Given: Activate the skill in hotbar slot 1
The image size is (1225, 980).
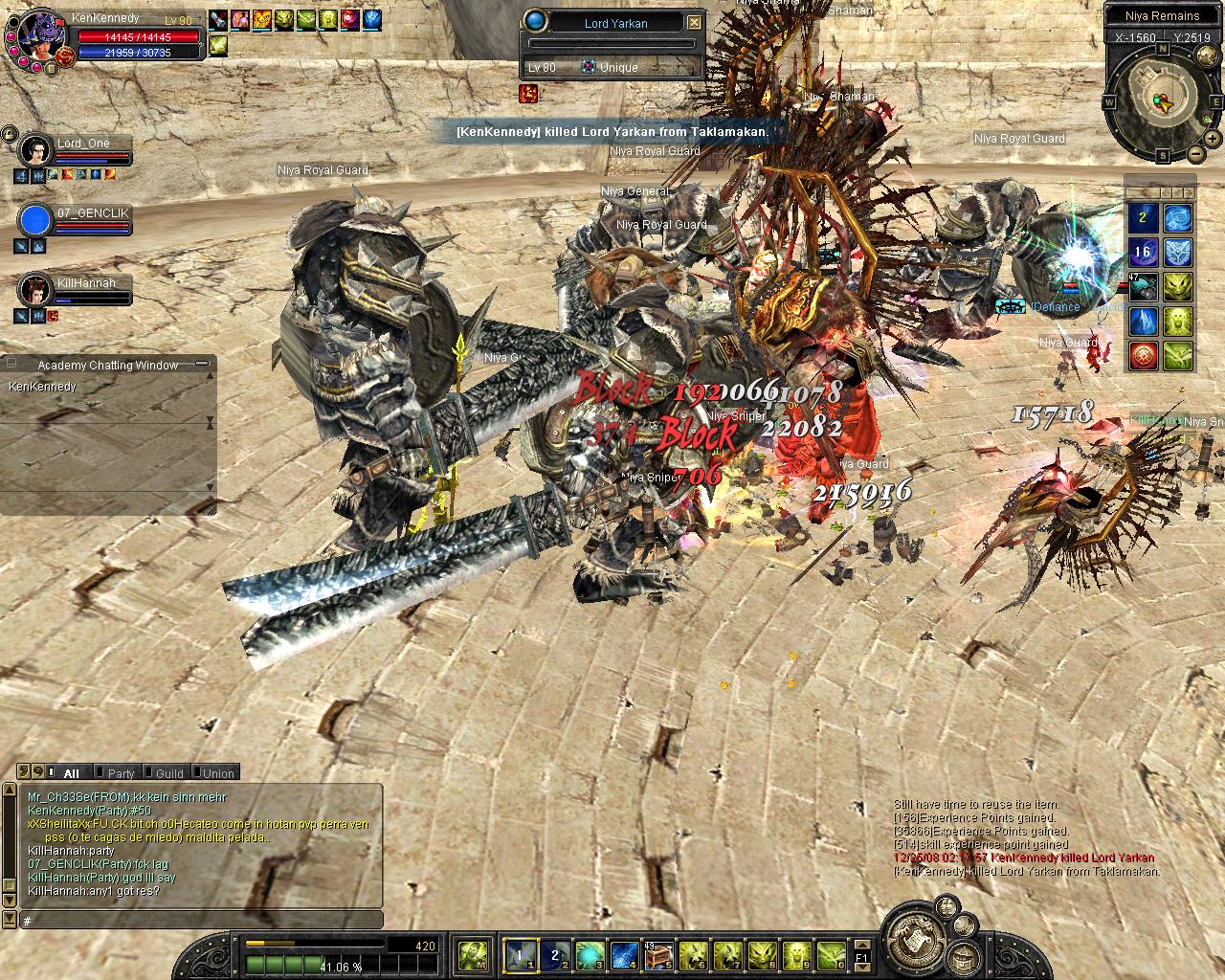Looking at the screenshot, I should (x=520, y=954).
